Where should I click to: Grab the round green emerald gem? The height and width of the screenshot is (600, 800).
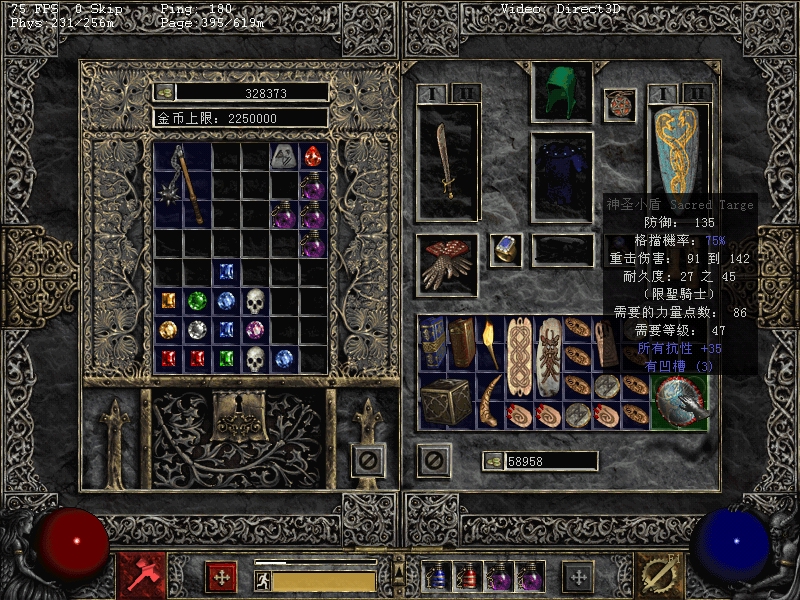tap(198, 301)
